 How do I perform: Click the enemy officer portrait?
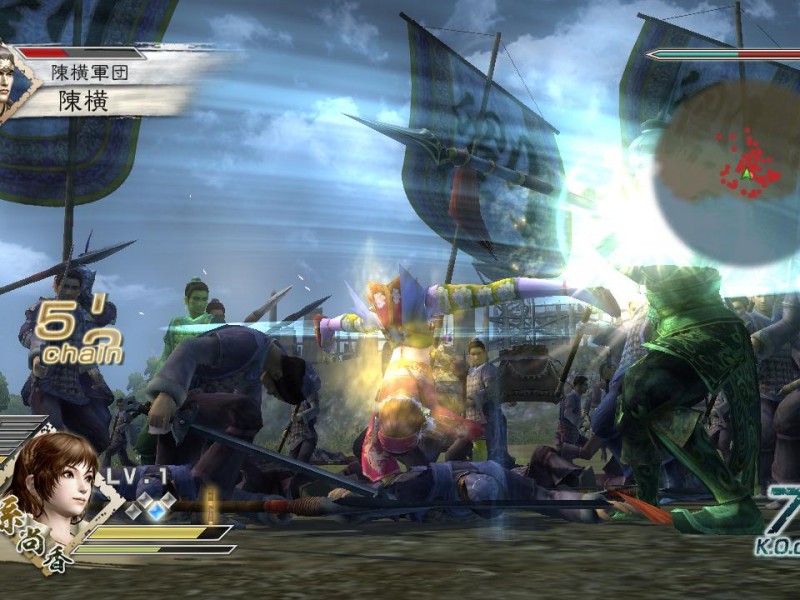click(x=13, y=80)
